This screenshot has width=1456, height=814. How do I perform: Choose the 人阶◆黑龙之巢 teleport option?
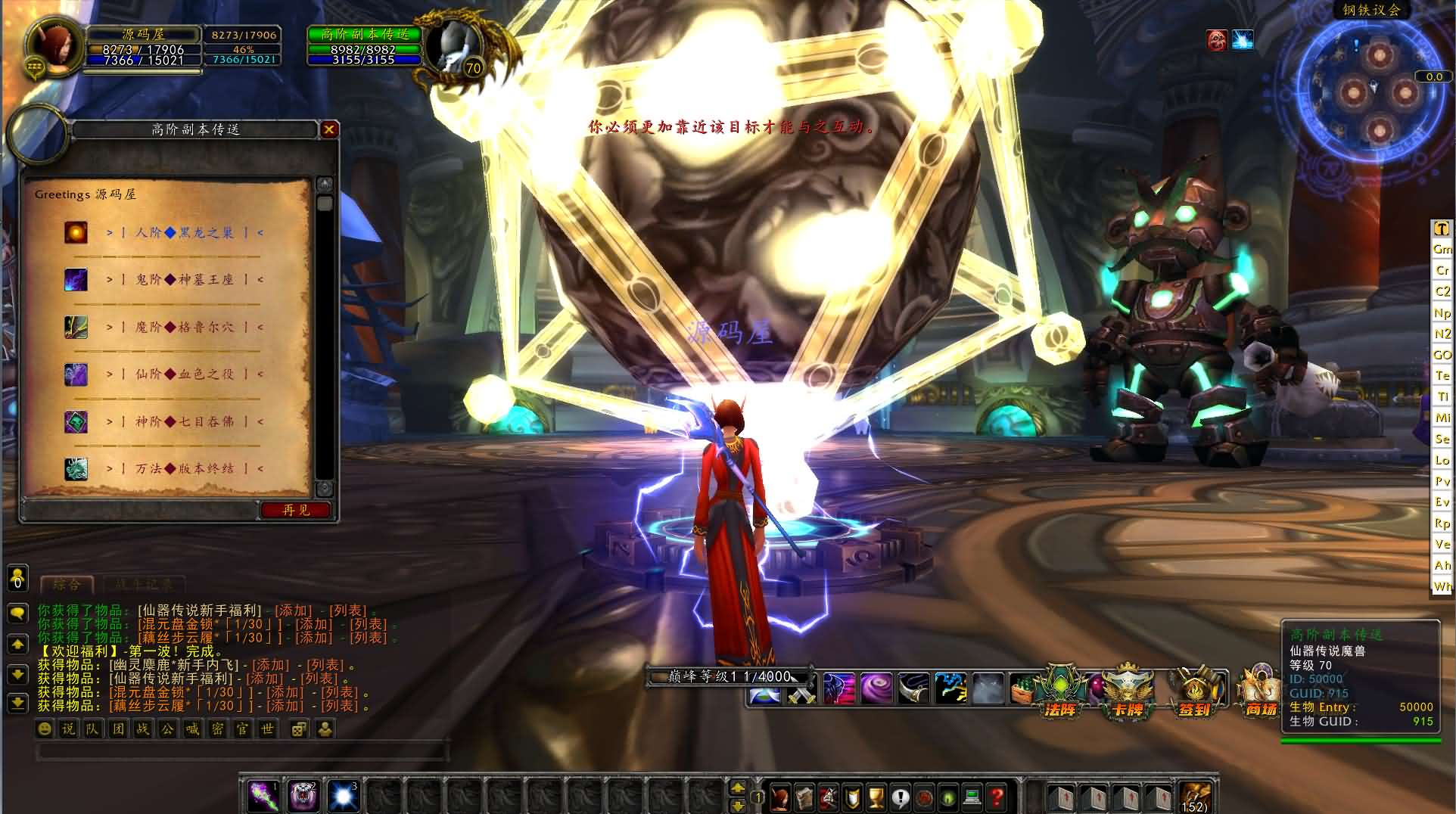[185, 232]
